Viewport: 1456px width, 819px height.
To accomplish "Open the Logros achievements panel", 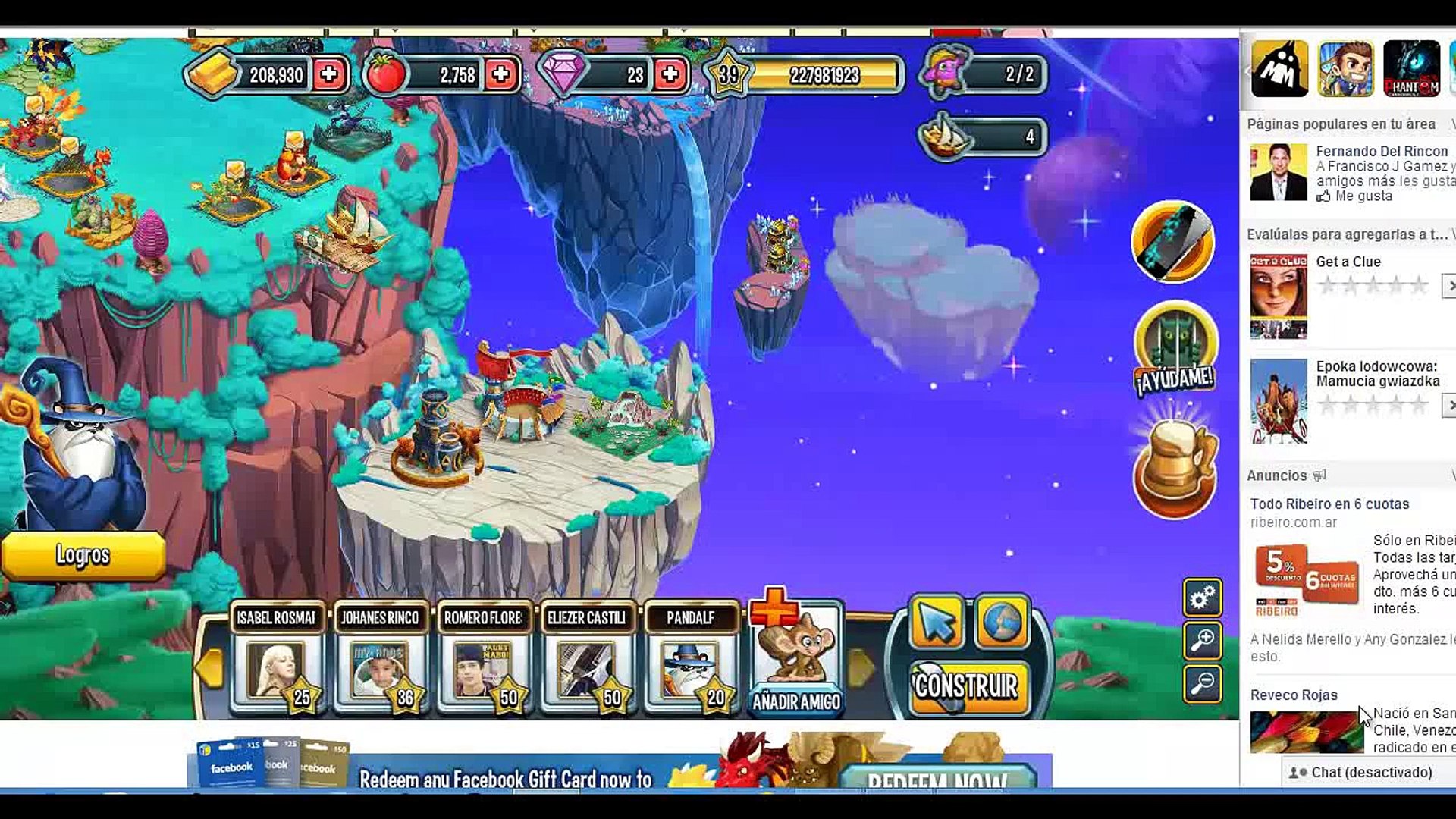I will pyautogui.click(x=83, y=555).
